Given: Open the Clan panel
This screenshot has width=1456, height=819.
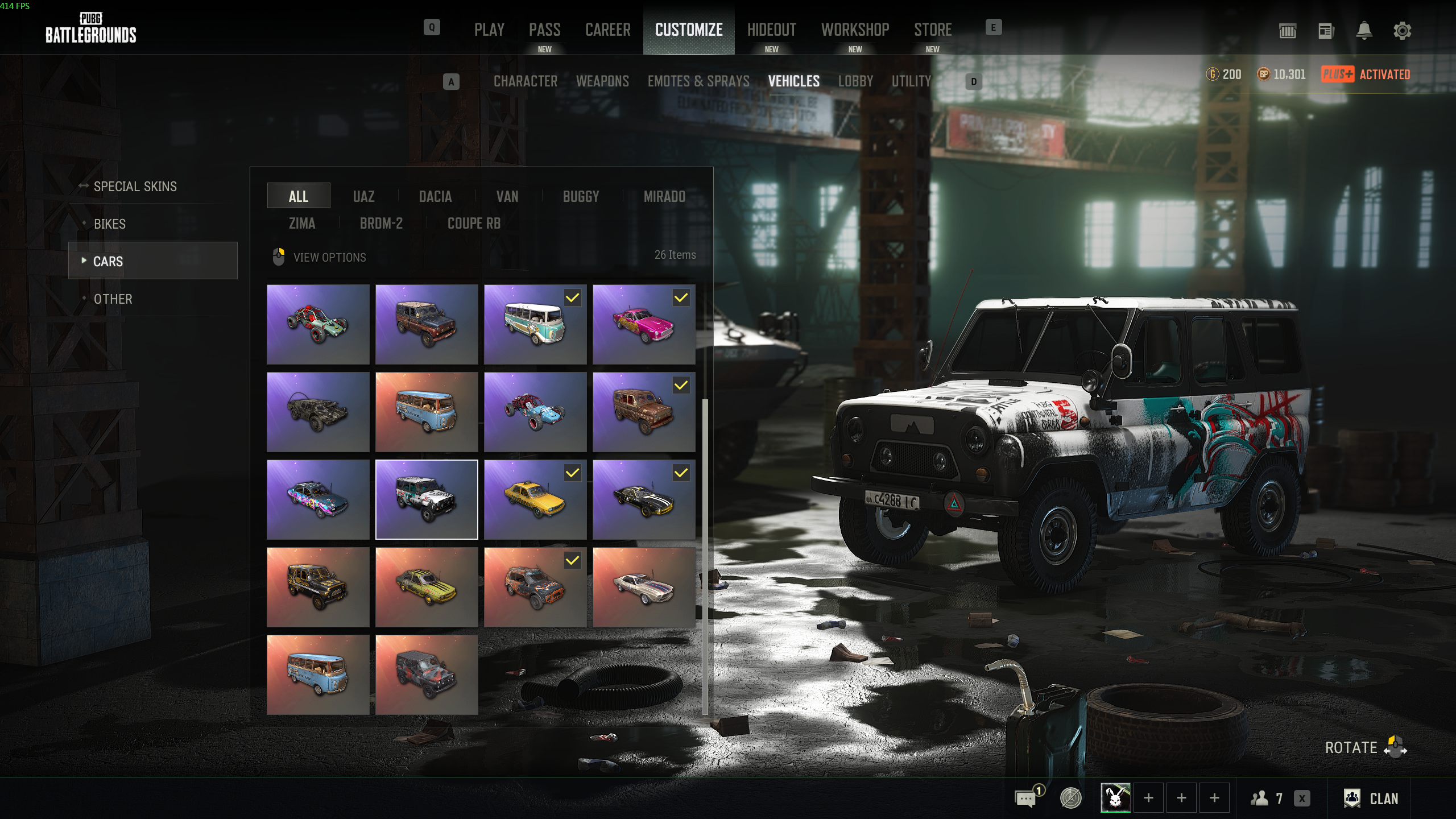Looking at the screenshot, I should (1371, 799).
